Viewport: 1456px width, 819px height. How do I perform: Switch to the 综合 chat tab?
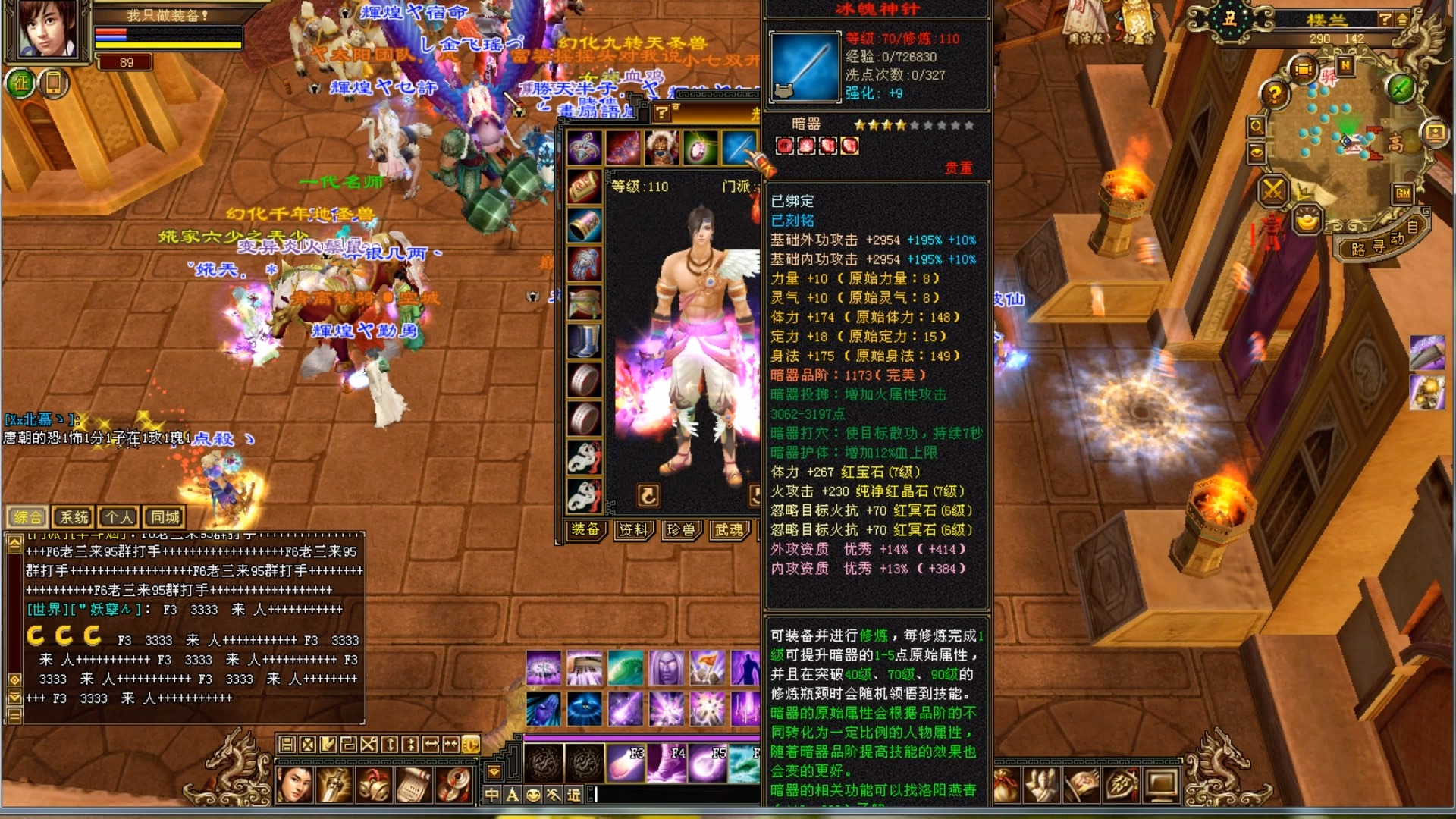(x=28, y=517)
